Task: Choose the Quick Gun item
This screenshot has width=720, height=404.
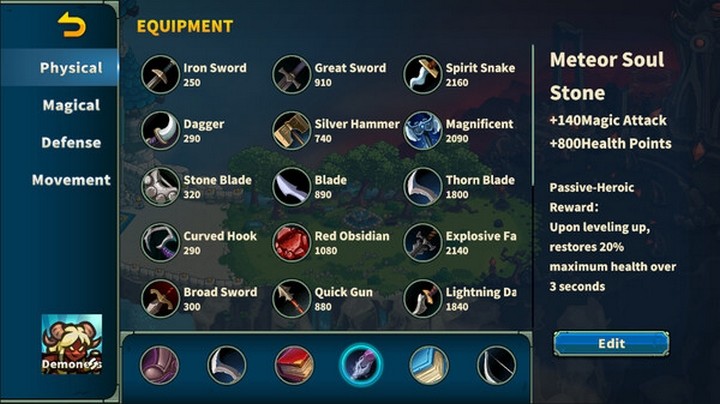Action: point(292,298)
